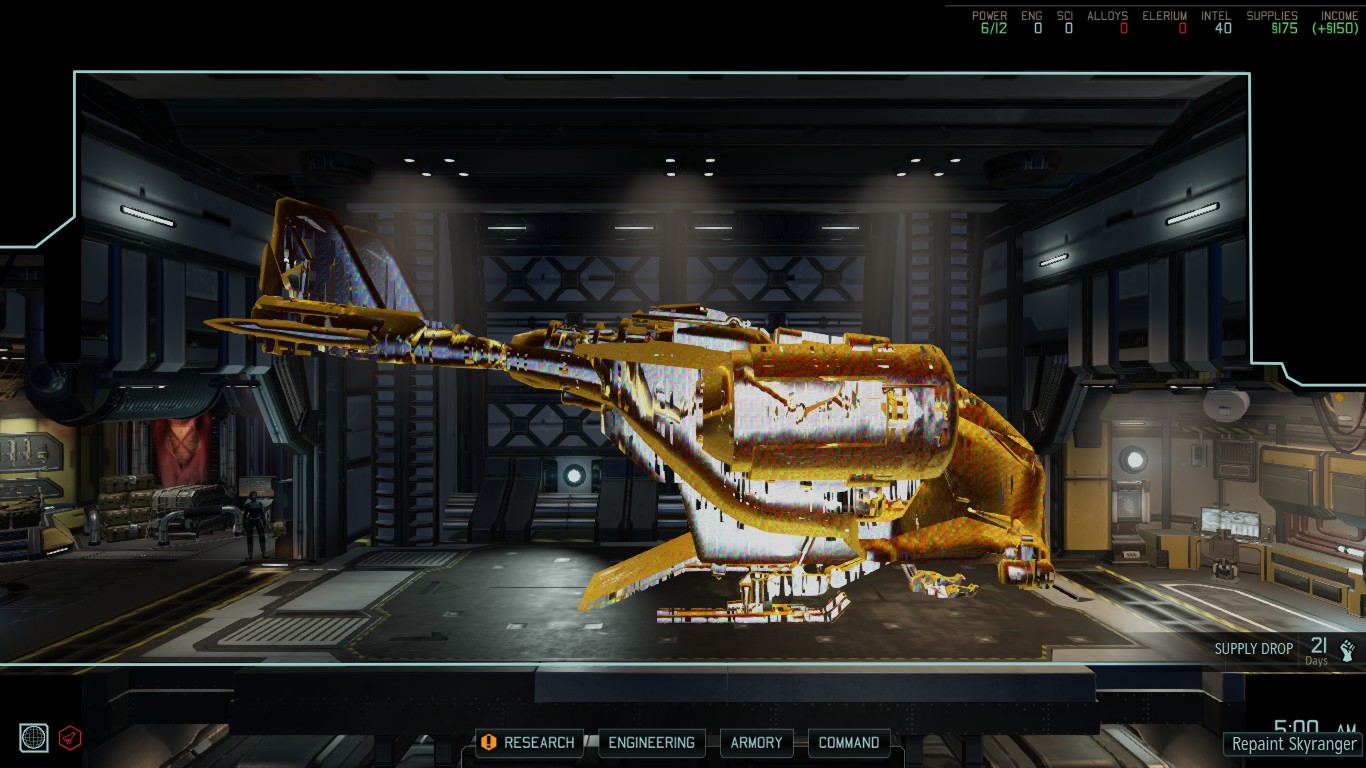Go to the Armory
The image size is (1366, 768).
coord(756,743)
